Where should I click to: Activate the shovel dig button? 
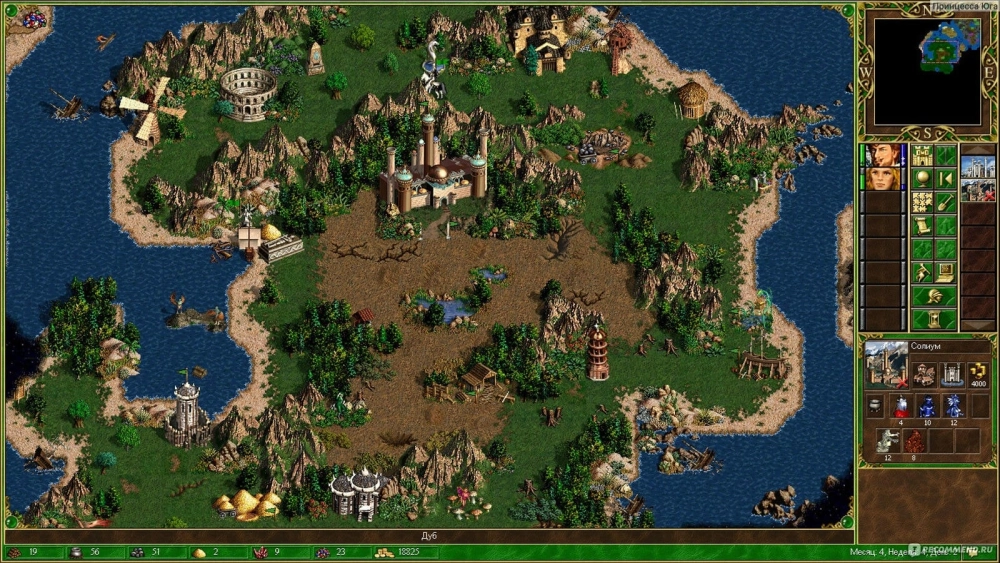click(x=945, y=202)
